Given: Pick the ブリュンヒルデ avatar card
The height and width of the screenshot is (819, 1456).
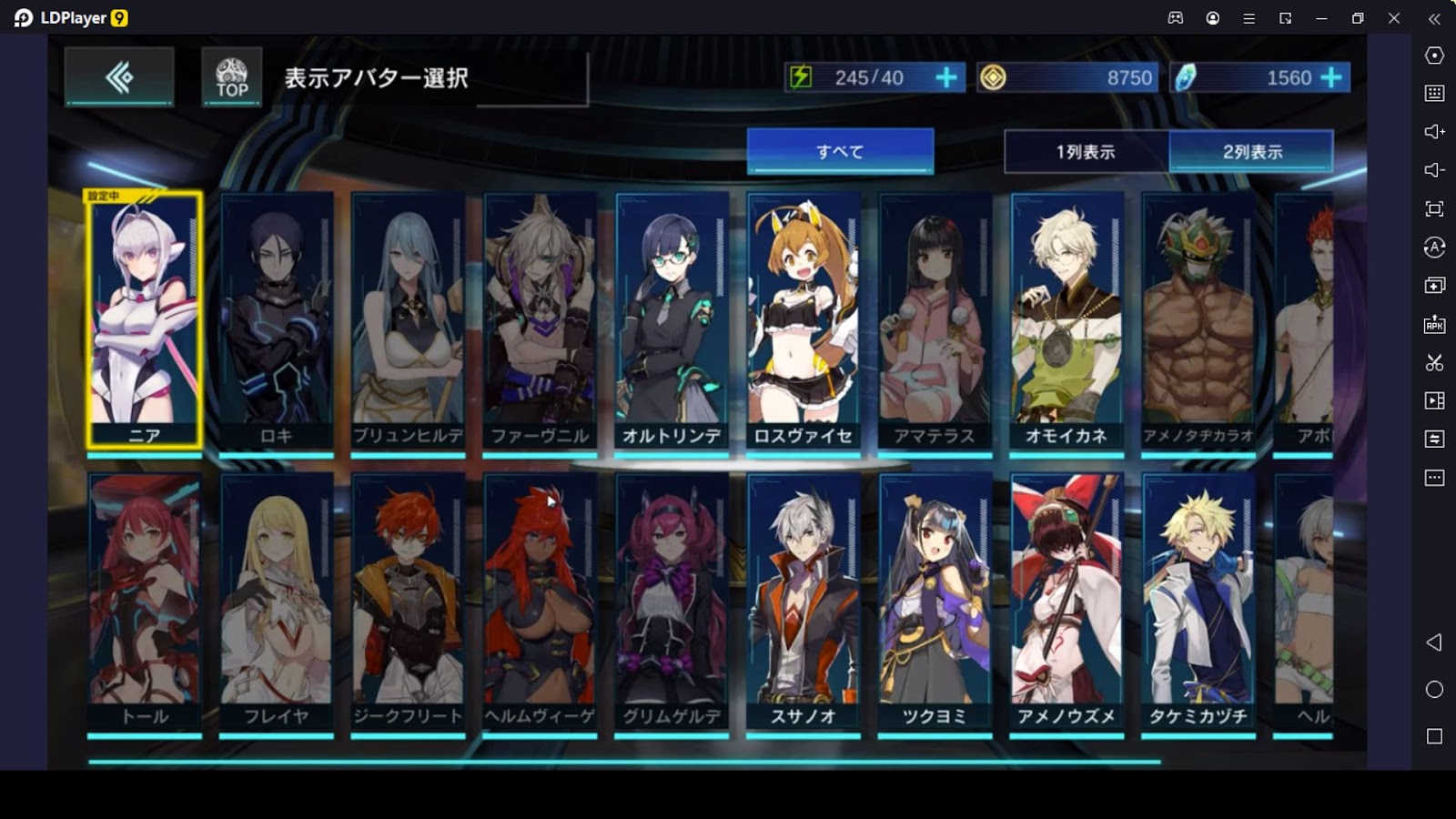Looking at the screenshot, I should pyautogui.click(x=408, y=318).
